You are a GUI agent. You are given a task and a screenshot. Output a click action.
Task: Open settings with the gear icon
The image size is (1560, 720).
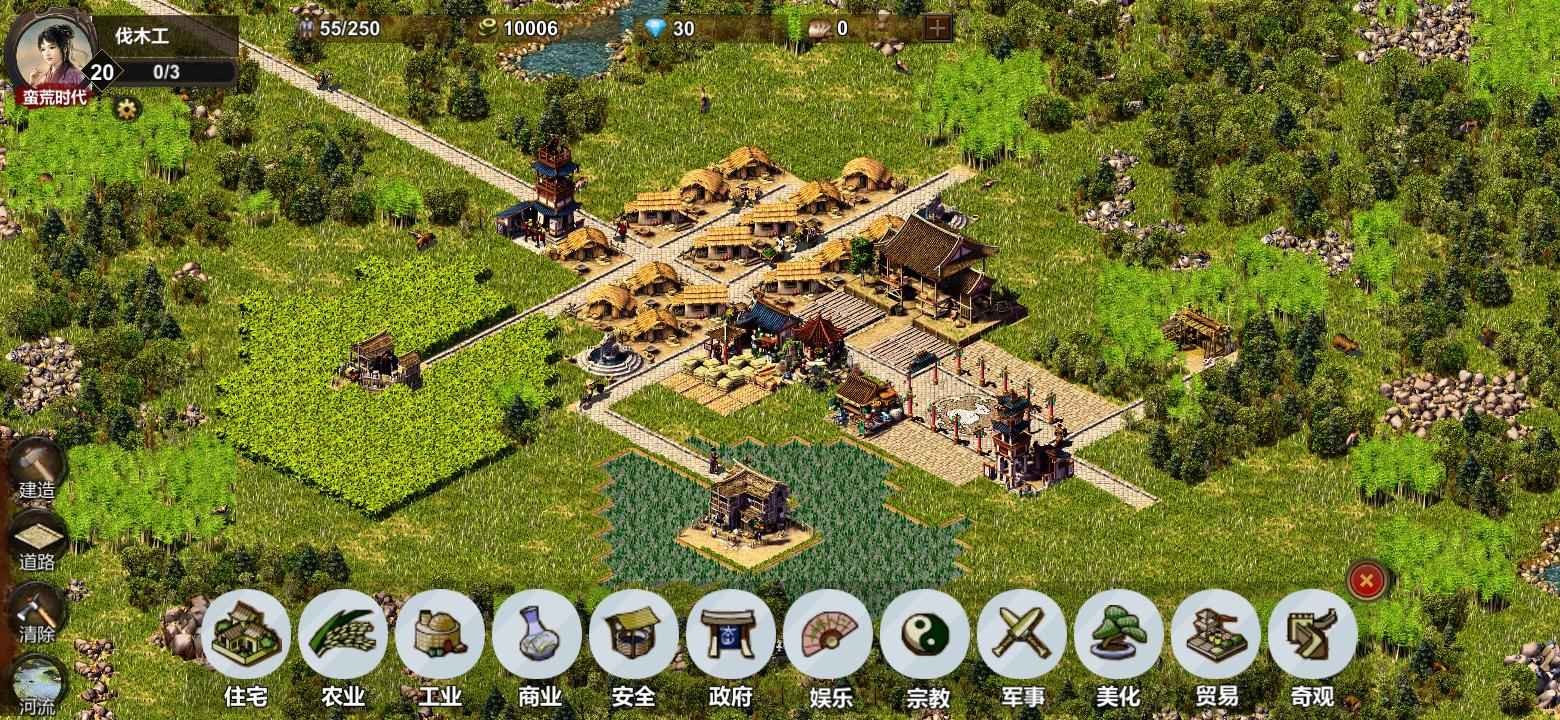coord(126,107)
